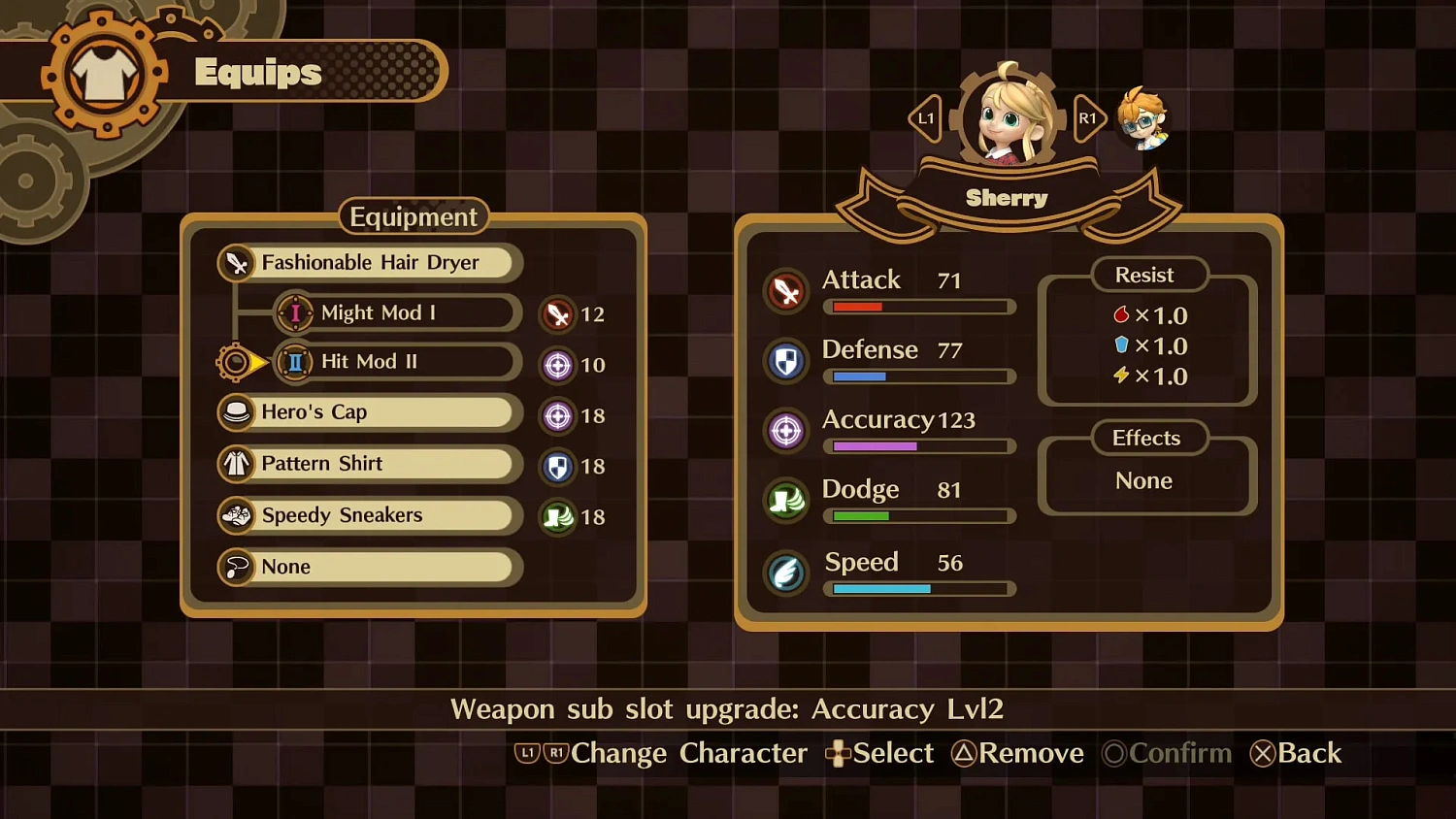This screenshot has width=1456, height=819.
Task: Select the Fashionable Hair Dryer weapon slot
Action: click(370, 263)
